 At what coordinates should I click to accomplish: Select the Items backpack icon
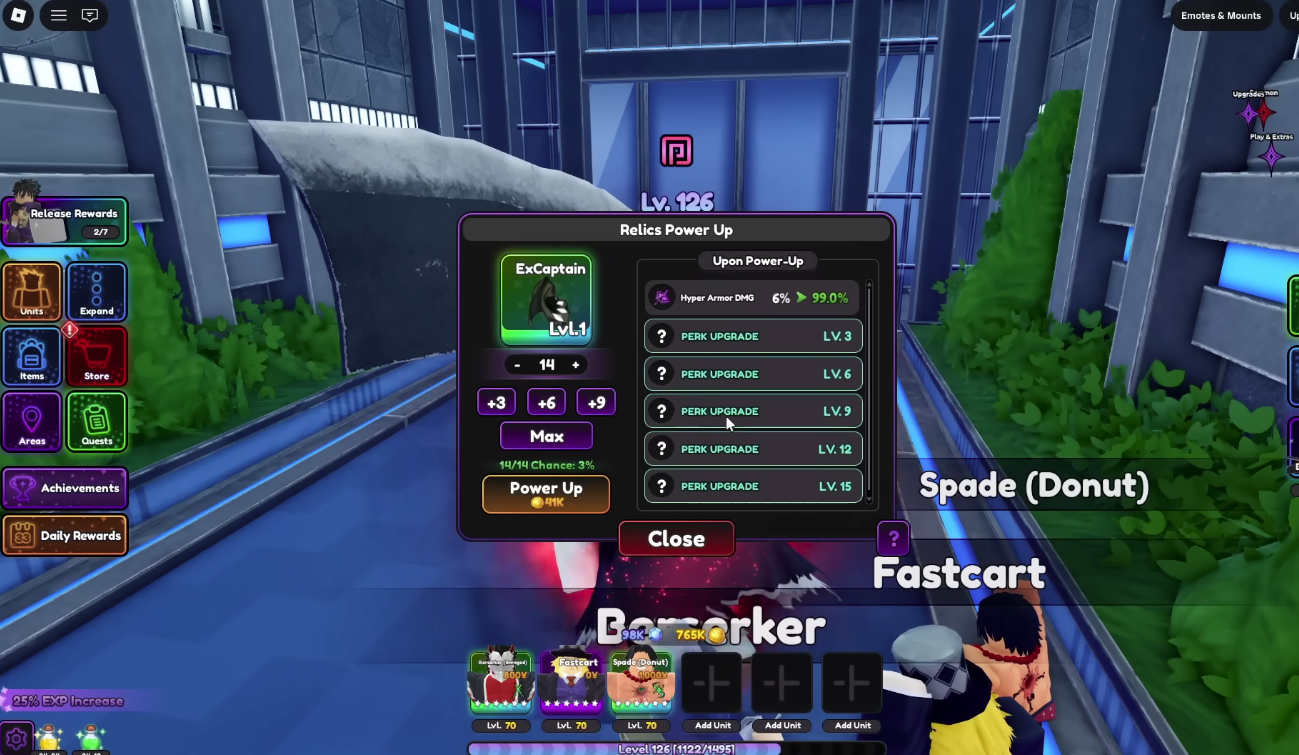32,357
